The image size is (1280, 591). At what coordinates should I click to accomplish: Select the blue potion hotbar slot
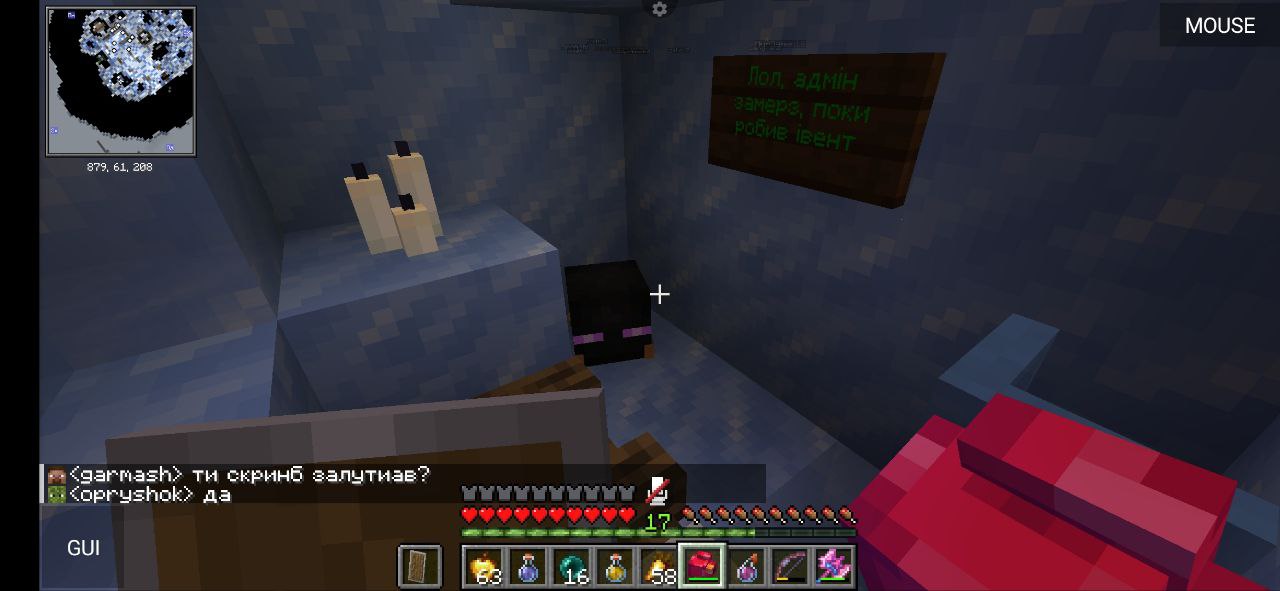529,567
